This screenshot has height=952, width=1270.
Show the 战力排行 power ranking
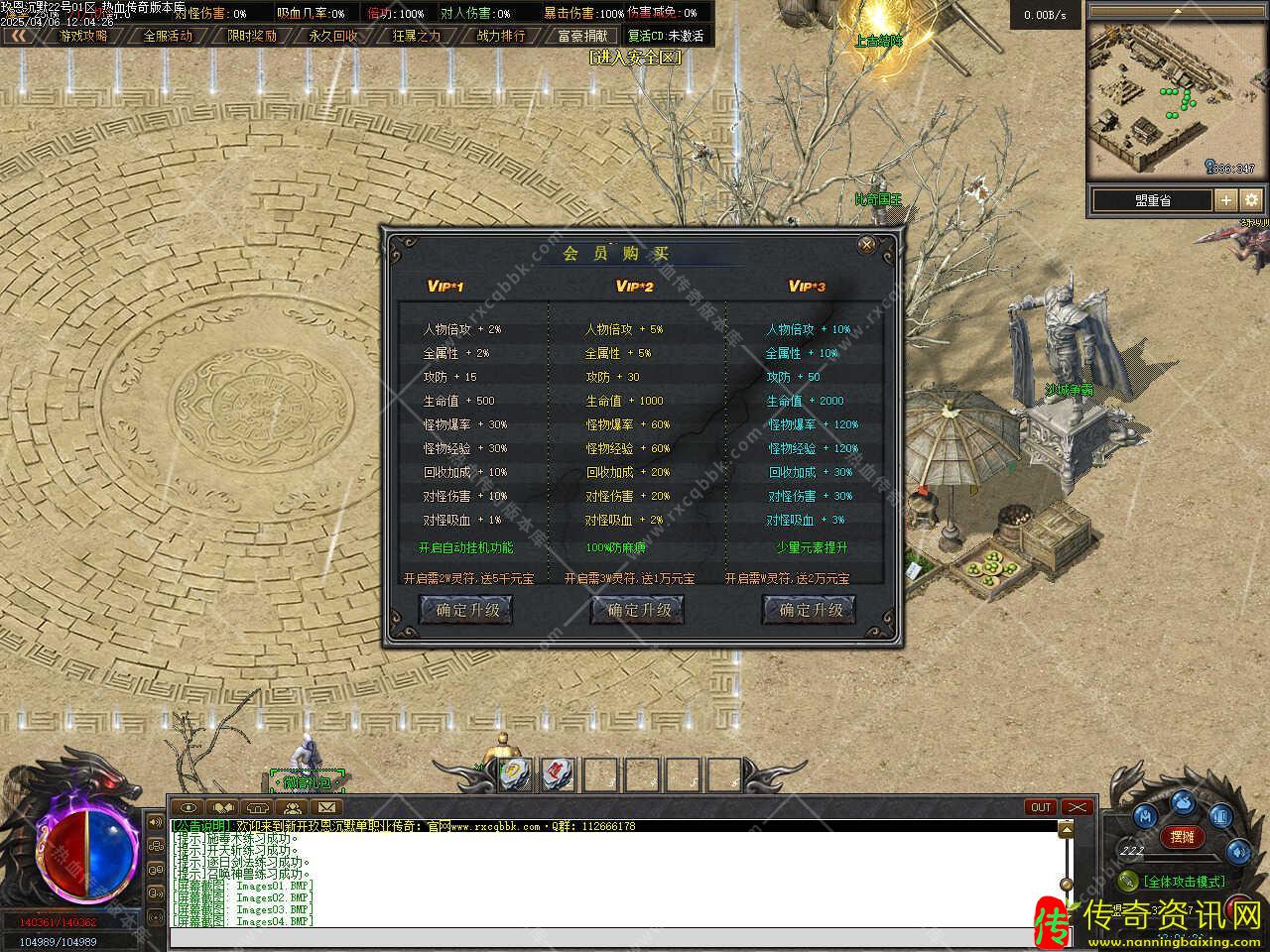tap(501, 36)
